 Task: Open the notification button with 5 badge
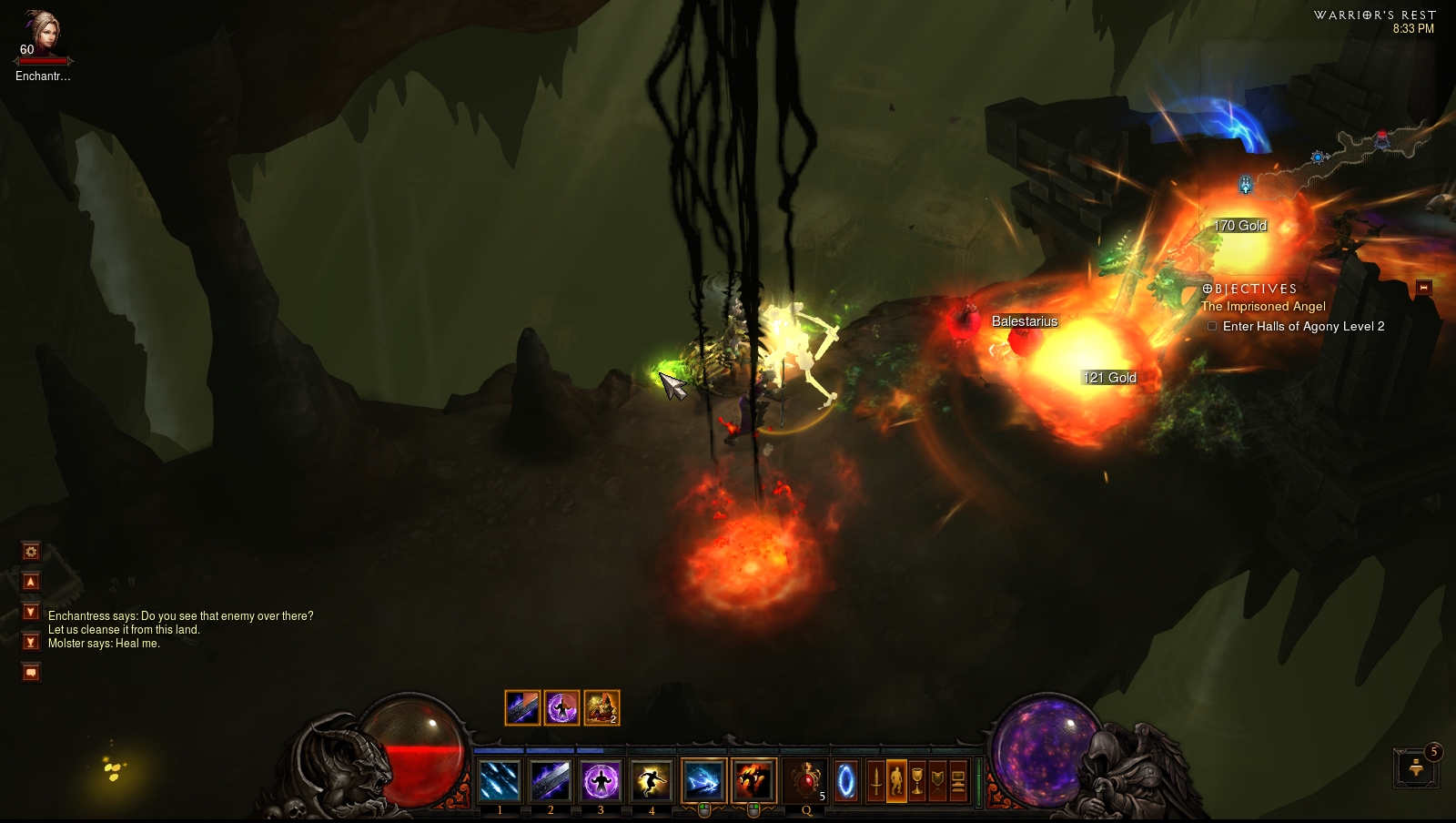tap(1416, 768)
